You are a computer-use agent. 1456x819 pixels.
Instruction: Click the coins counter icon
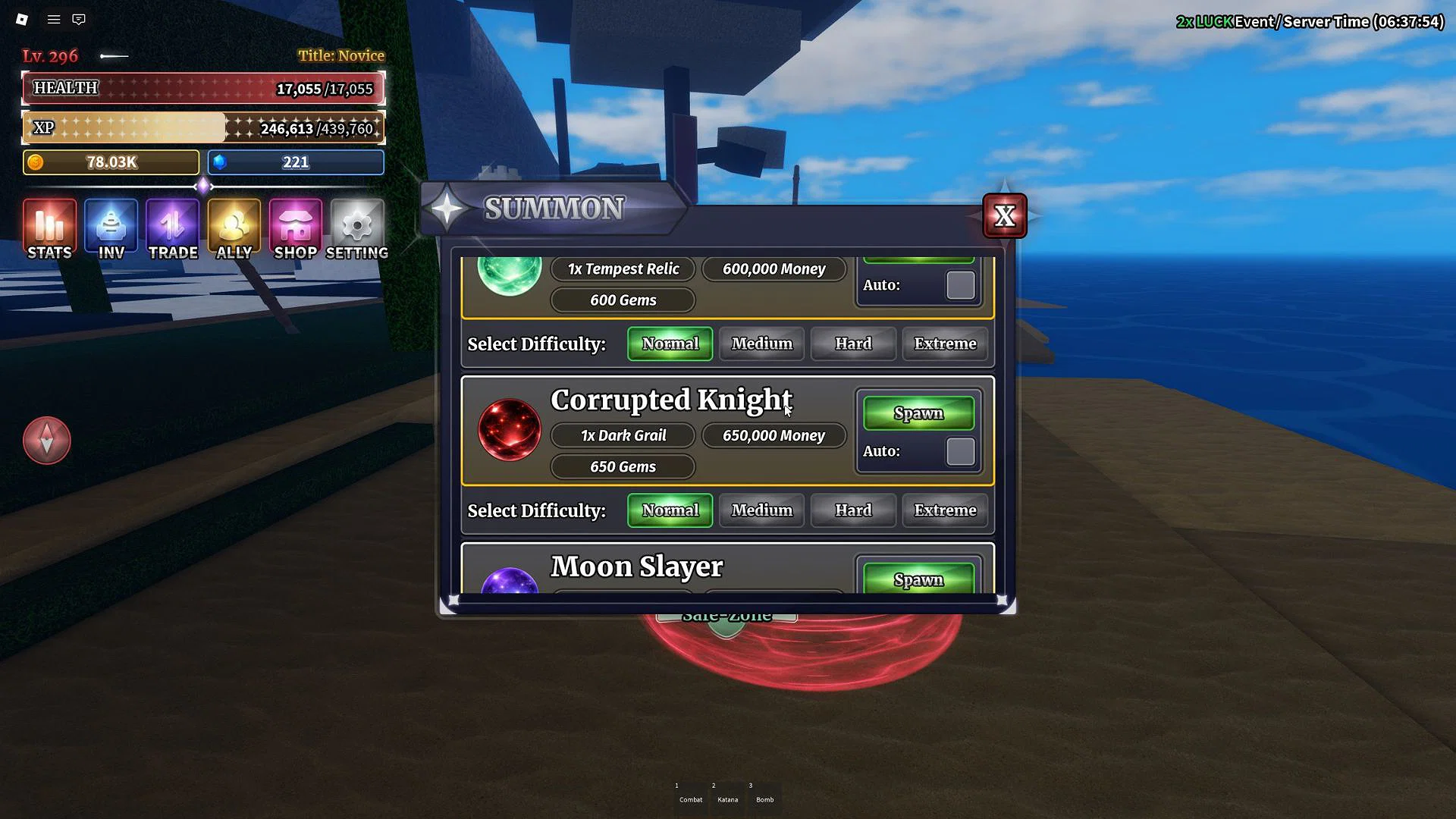(36, 162)
